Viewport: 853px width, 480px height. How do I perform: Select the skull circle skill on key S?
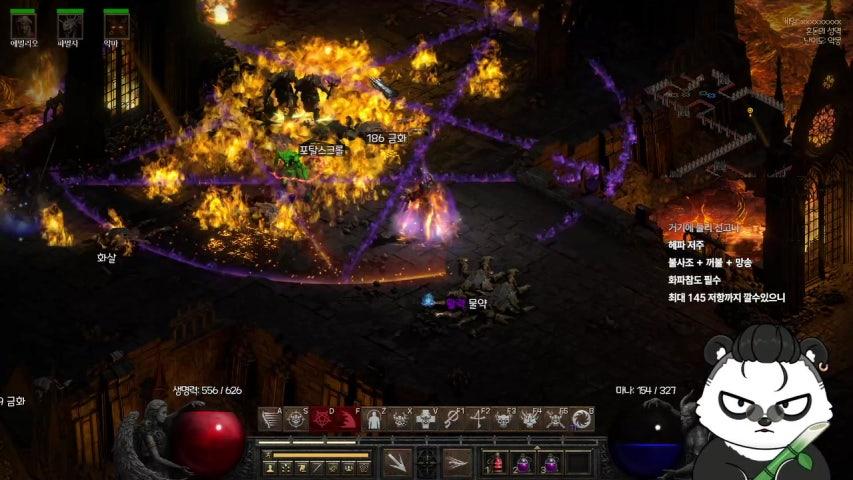pyautogui.click(x=296, y=420)
